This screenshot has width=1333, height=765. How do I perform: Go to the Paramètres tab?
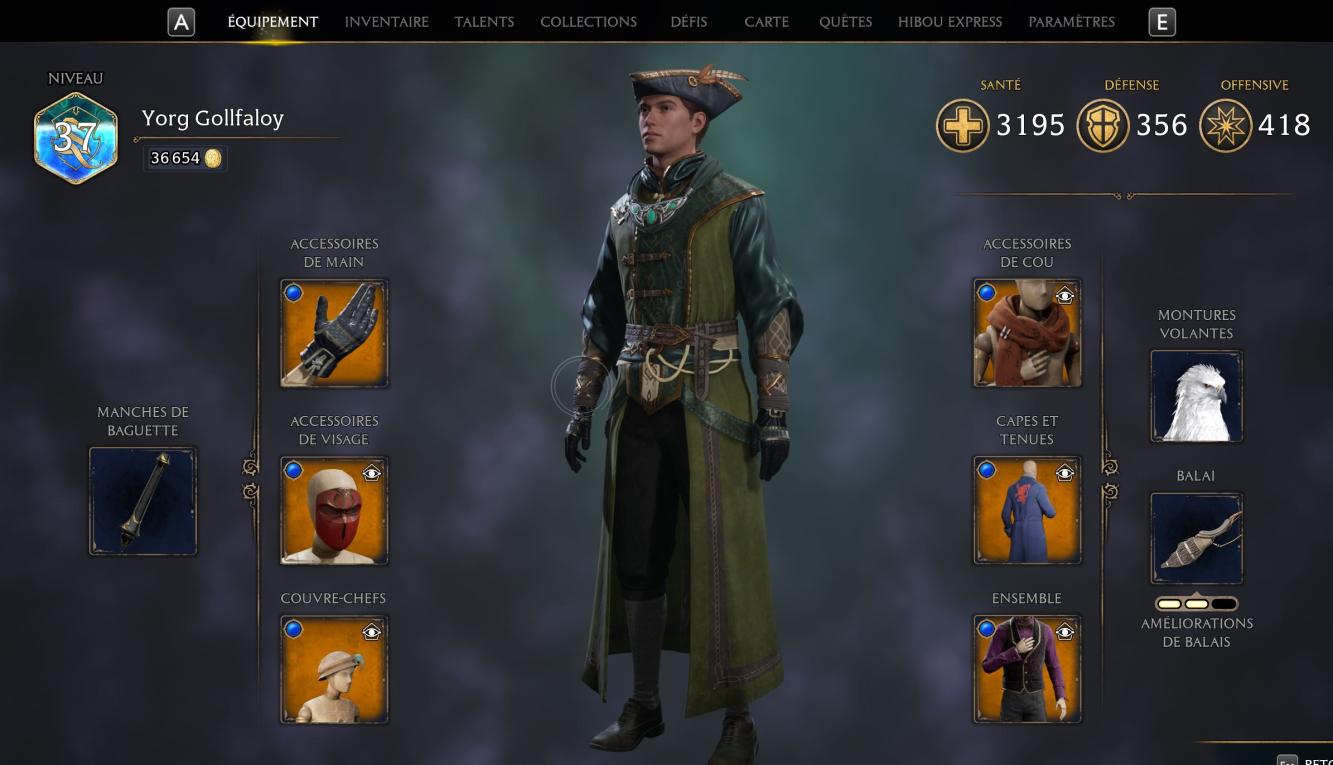1071,22
